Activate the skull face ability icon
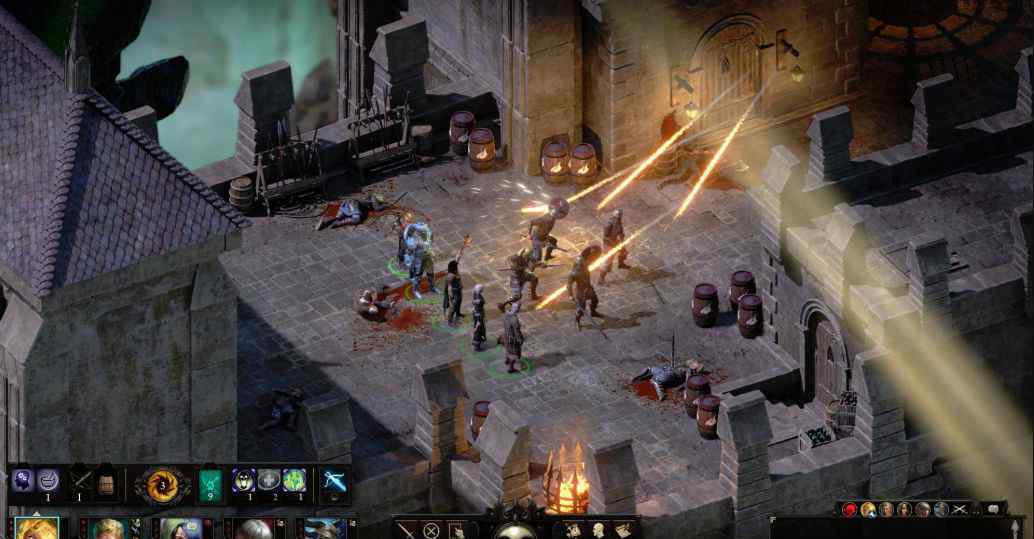 (245, 481)
